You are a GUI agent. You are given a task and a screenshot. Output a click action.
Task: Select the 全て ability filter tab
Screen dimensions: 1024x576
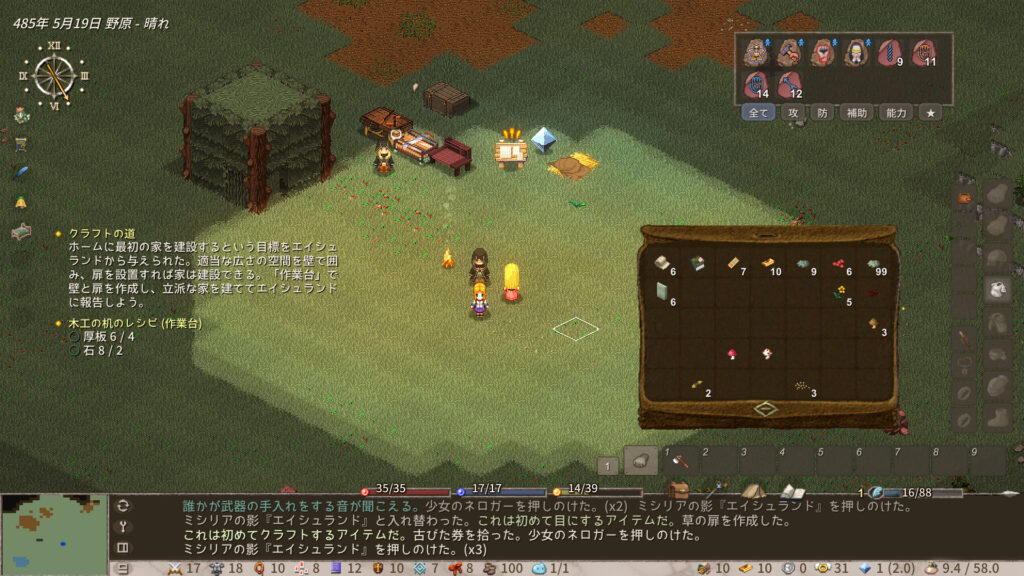[x=759, y=113]
